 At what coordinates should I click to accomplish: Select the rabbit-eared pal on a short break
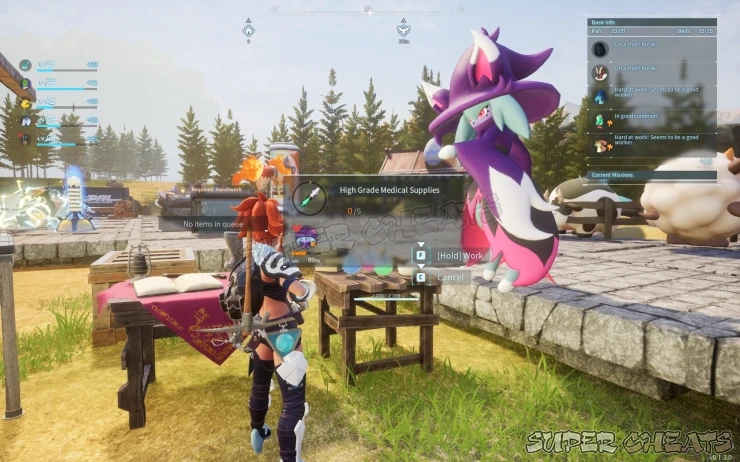tap(600, 73)
